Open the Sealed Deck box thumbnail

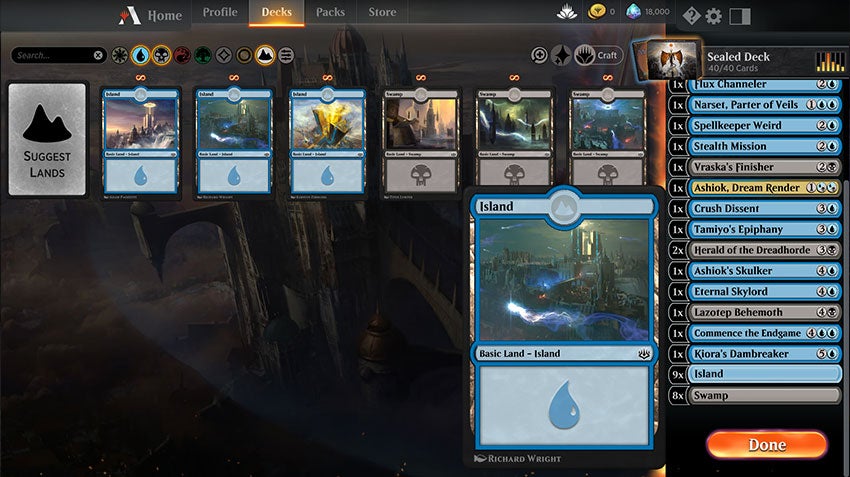(665, 58)
